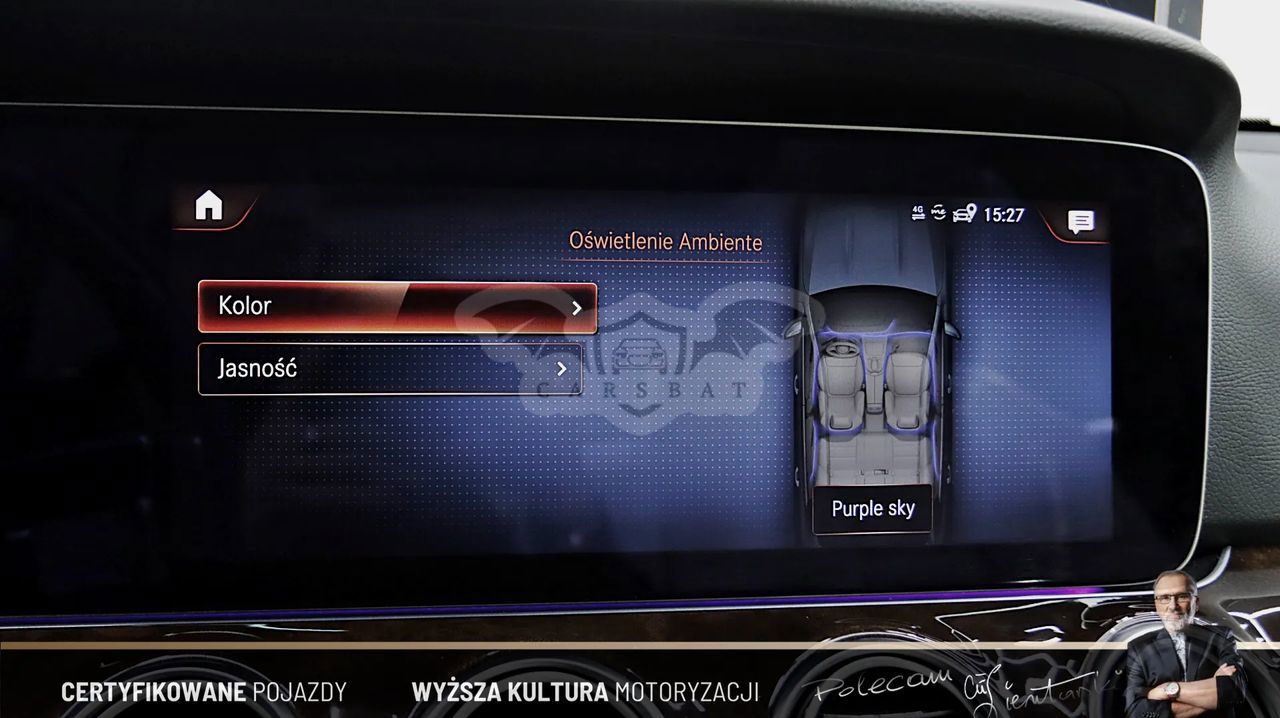Viewport: 1280px width, 718px height.
Task: Open the messages speech bubble icon
Action: (x=1080, y=222)
